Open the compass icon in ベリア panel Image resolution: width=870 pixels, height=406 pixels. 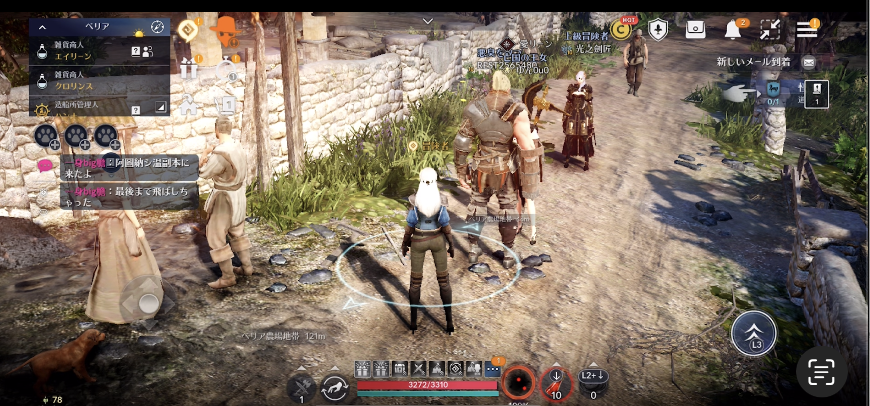(x=157, y=26)
